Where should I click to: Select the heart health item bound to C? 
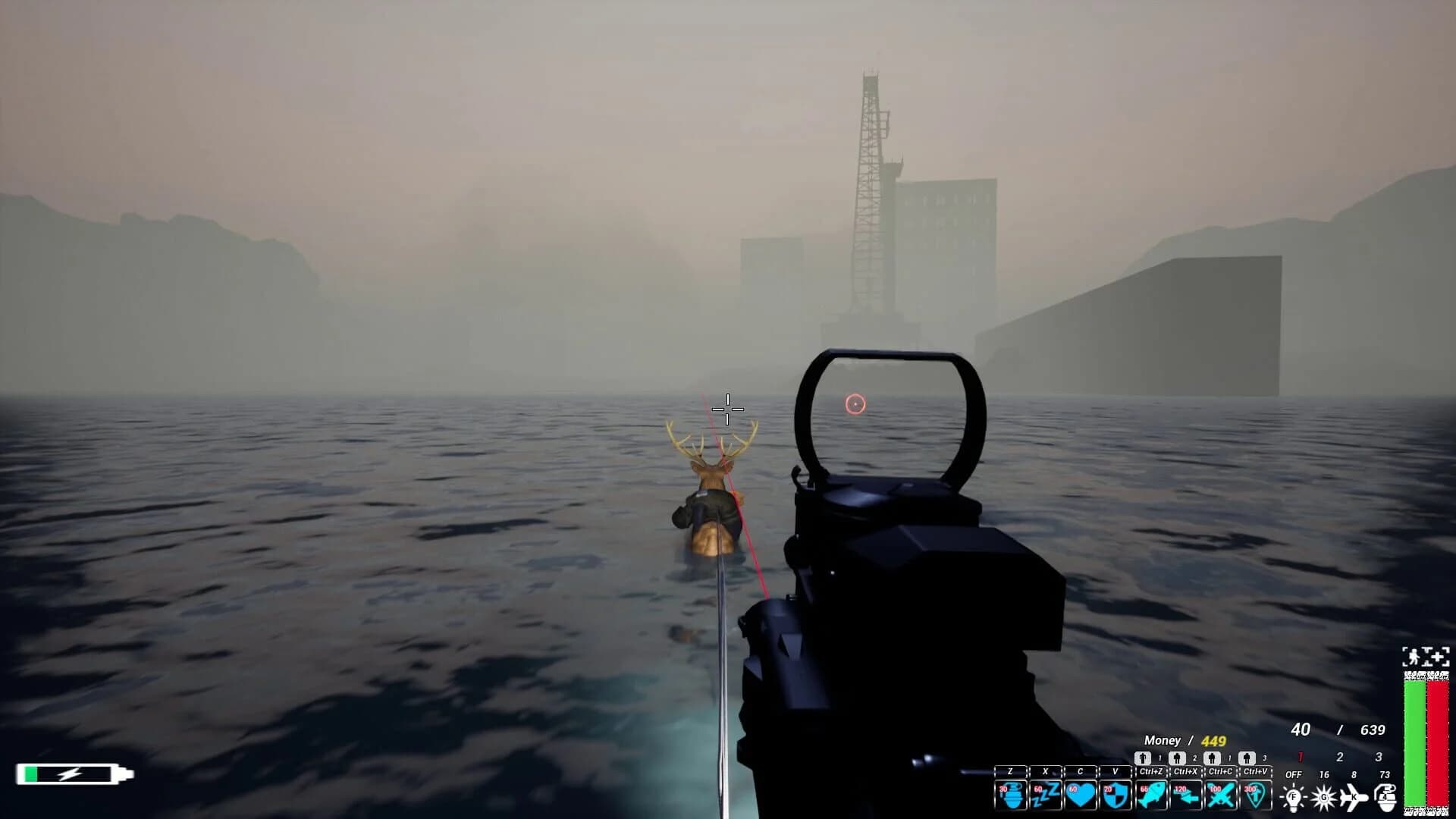tap(1082, 796)
